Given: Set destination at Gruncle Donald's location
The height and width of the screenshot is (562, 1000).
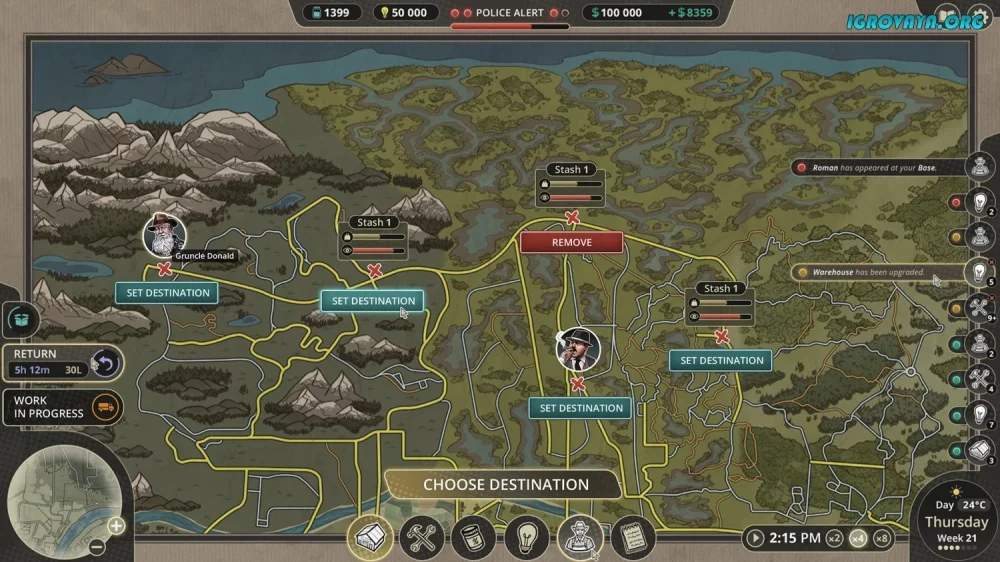Looking at the screenshot, I should point(167,293).
